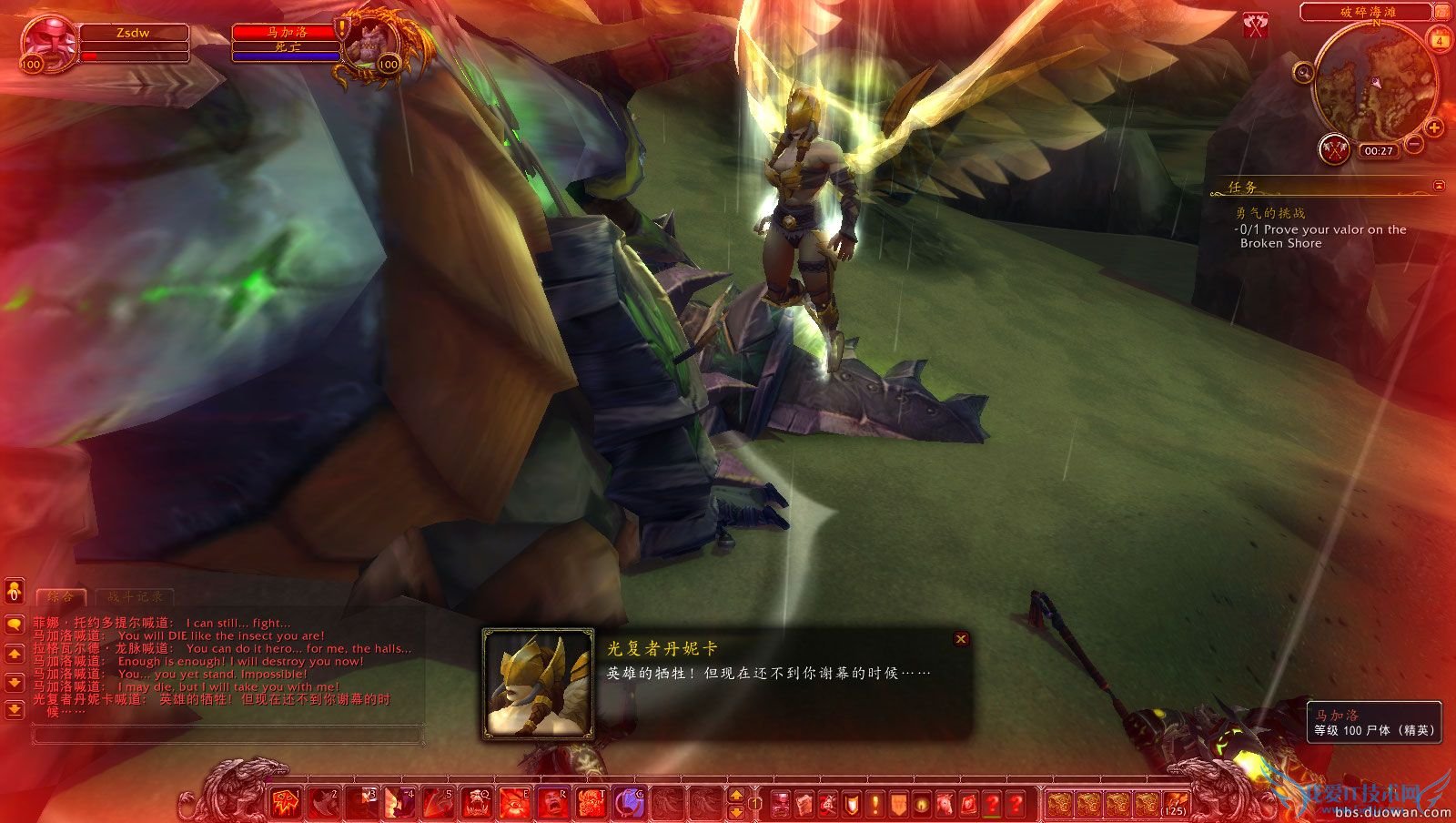The image size is (1456, 823).
Task: Open the backpack bag on the action bar
Action: (1177, 803)
